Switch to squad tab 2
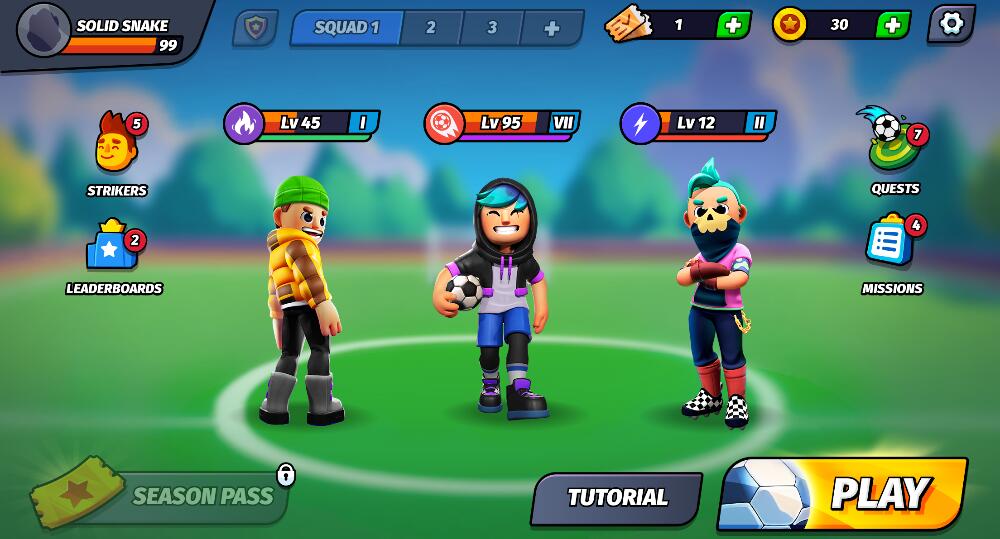This screenshot has width=1000, height=539. (430, 28)
